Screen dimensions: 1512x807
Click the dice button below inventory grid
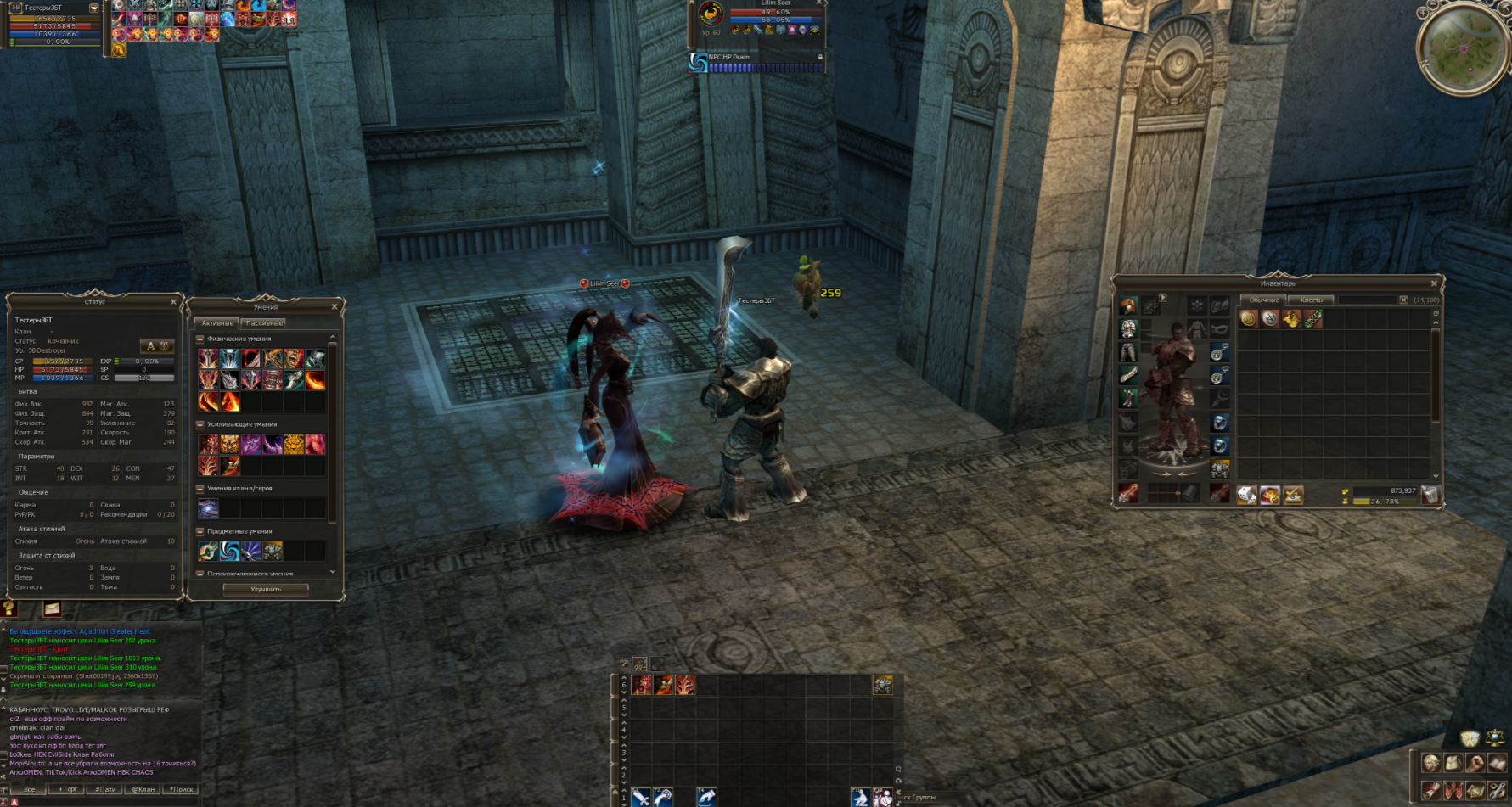[1246, 495]
